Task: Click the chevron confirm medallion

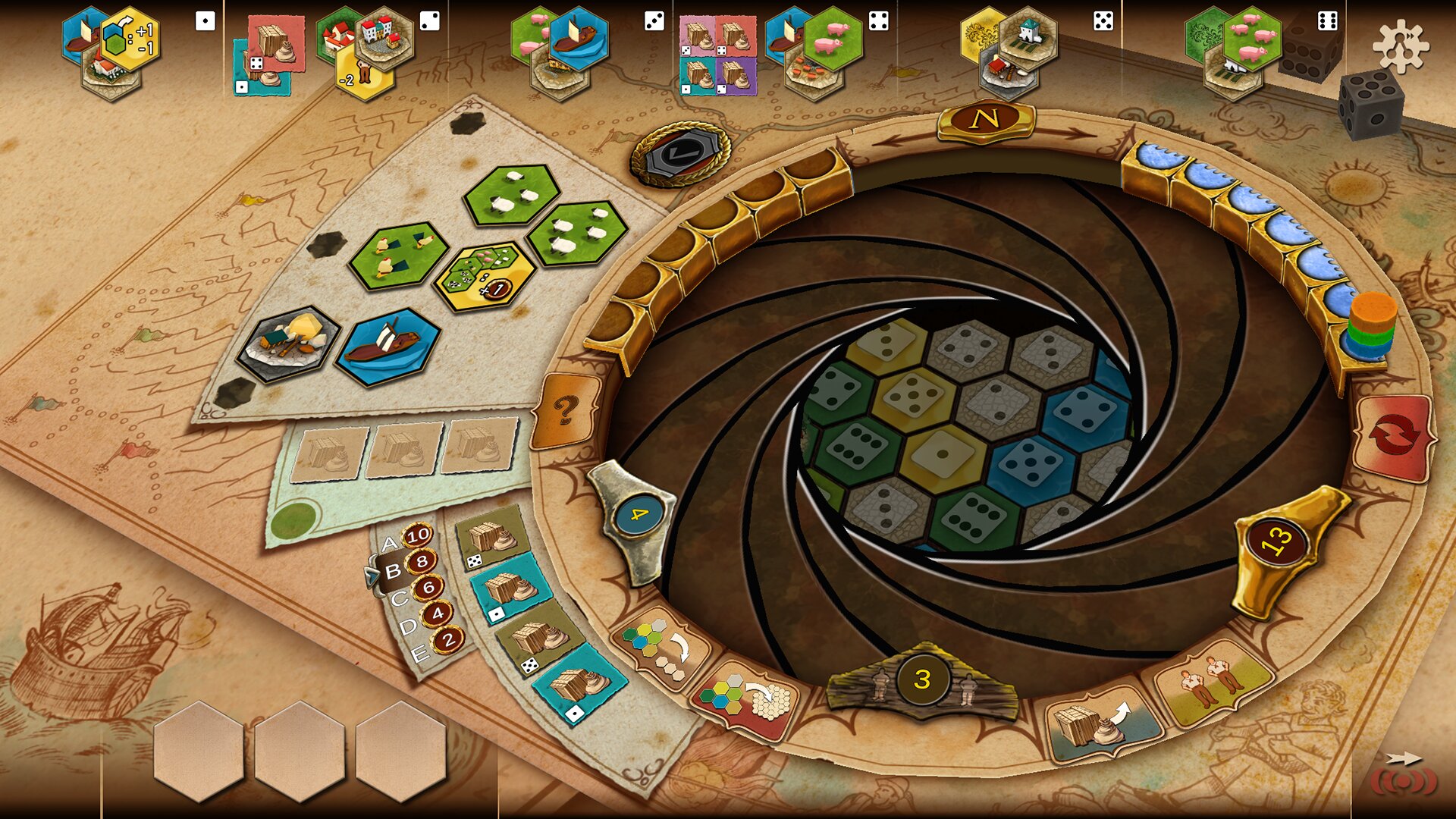Action: point(679,155)
